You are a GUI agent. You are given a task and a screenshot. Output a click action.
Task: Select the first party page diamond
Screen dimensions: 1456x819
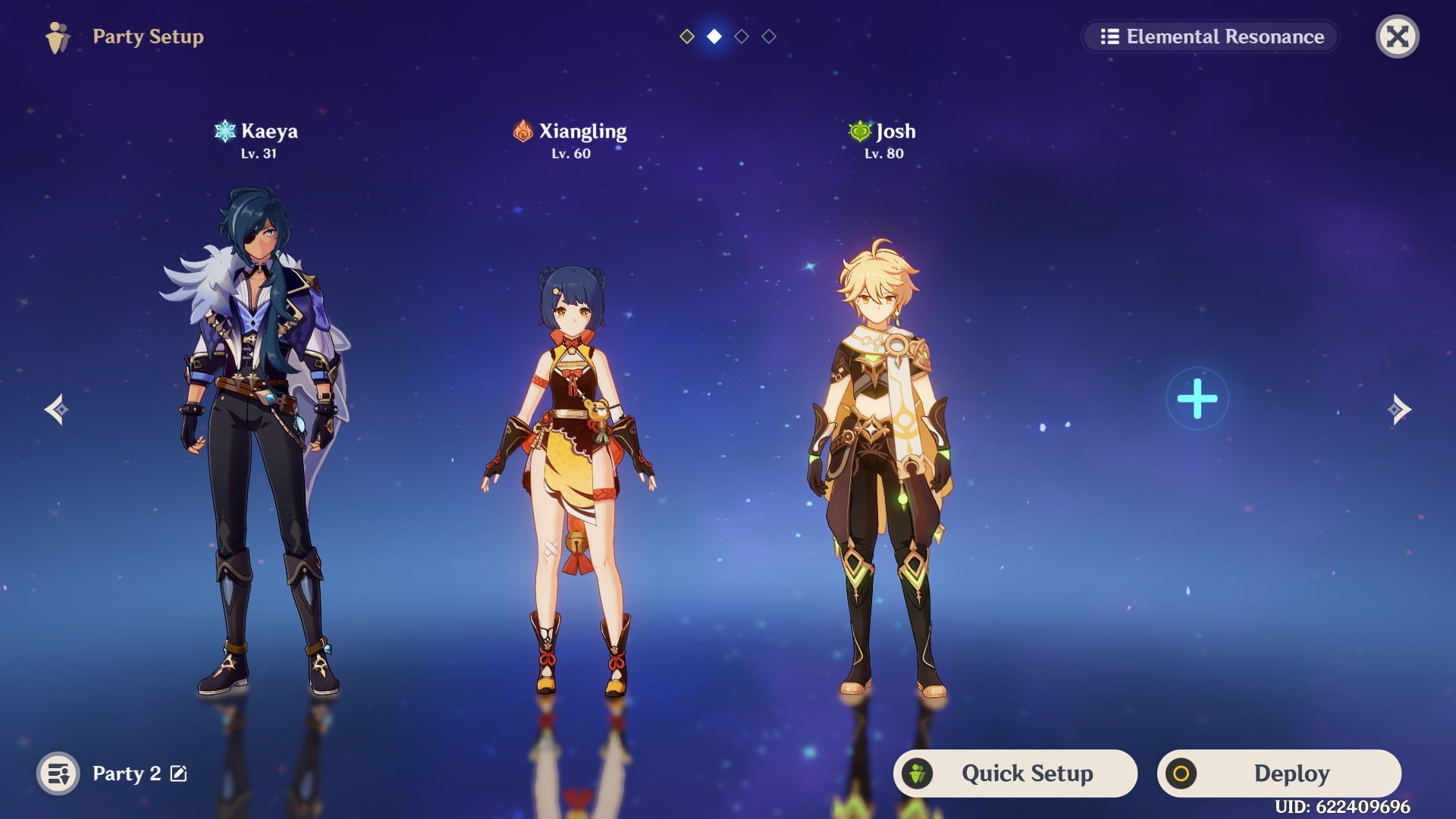tap(686, 36)
